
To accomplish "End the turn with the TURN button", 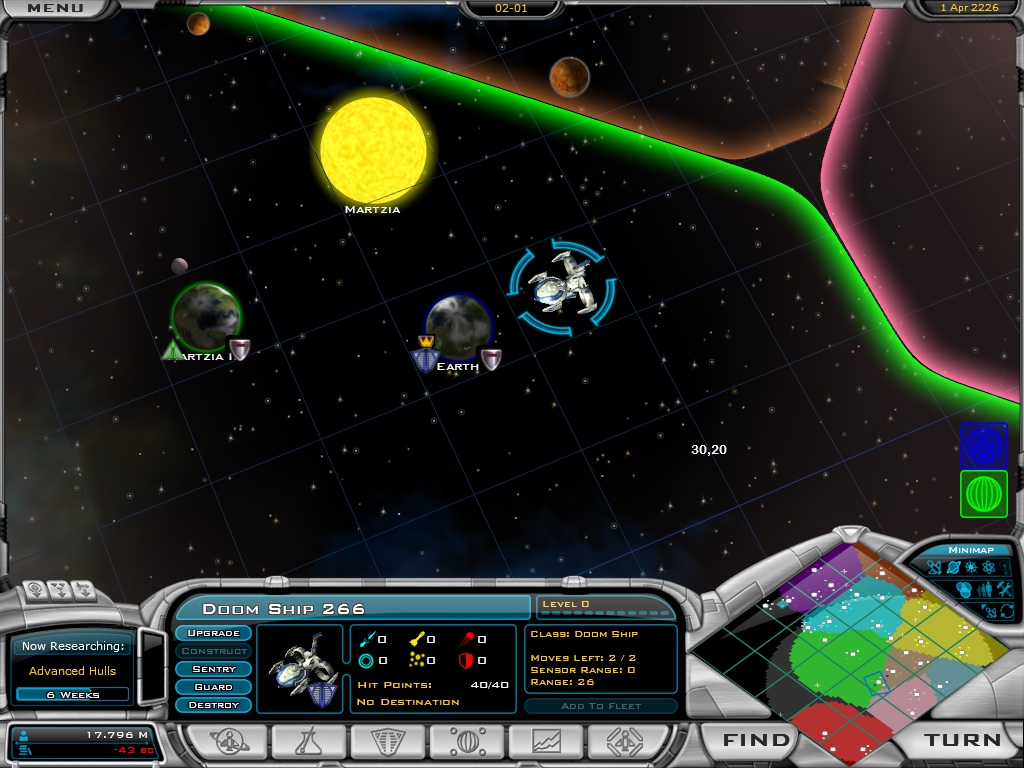I will [962, 740].
